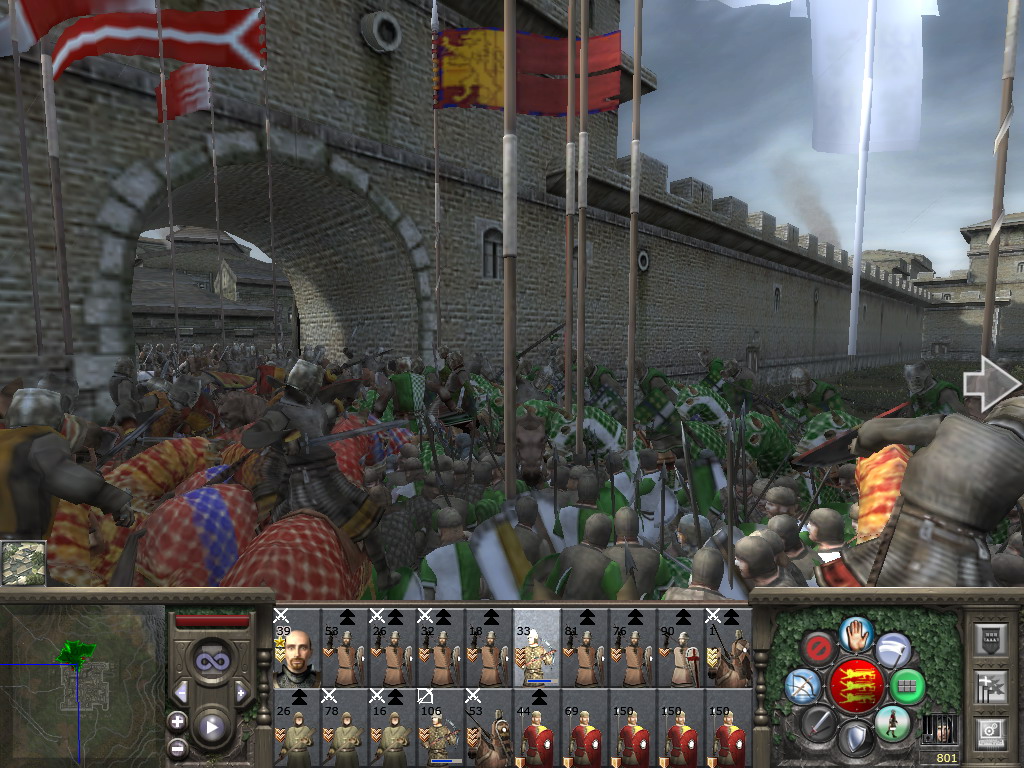This screenshot has height=768, width=1024.
Task: Select the hooded unit card with 78 men
Action: click(x=345, y=727)
